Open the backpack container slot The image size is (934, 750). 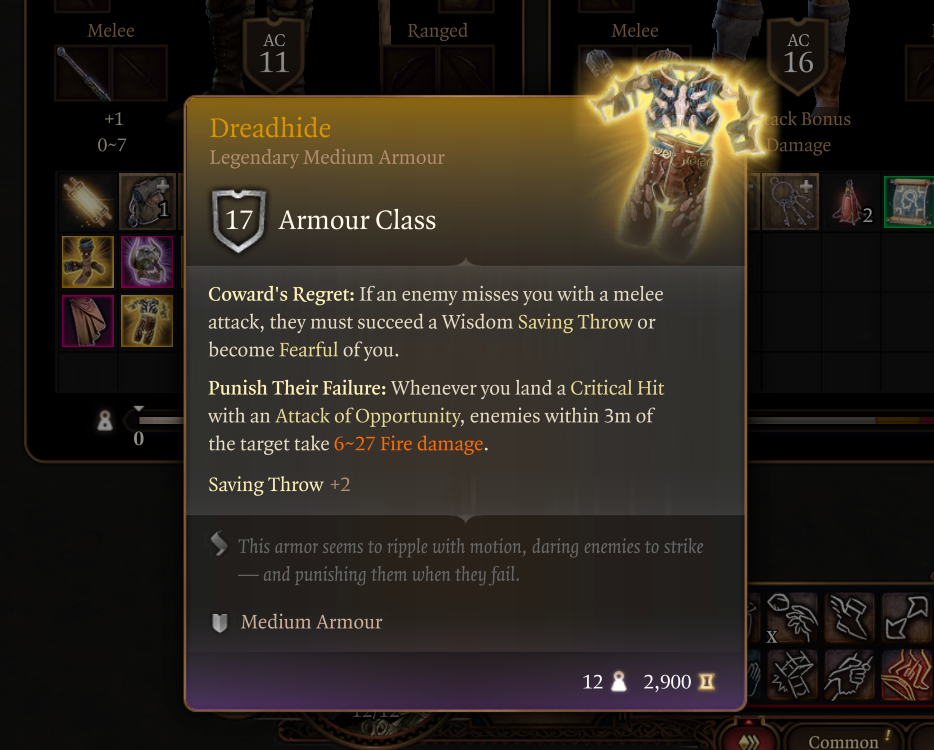(147, 201)
